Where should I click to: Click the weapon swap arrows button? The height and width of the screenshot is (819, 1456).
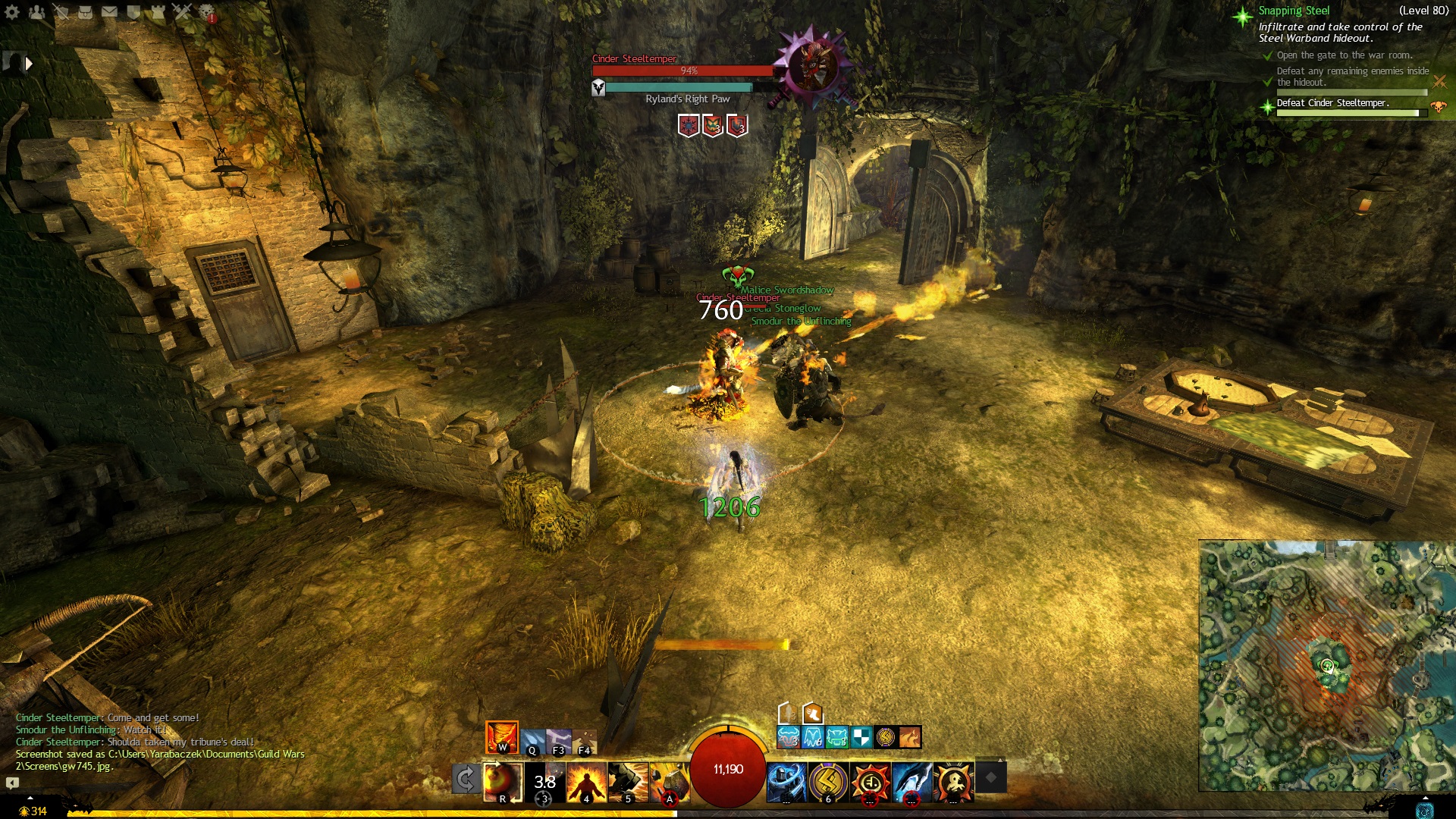466,780
